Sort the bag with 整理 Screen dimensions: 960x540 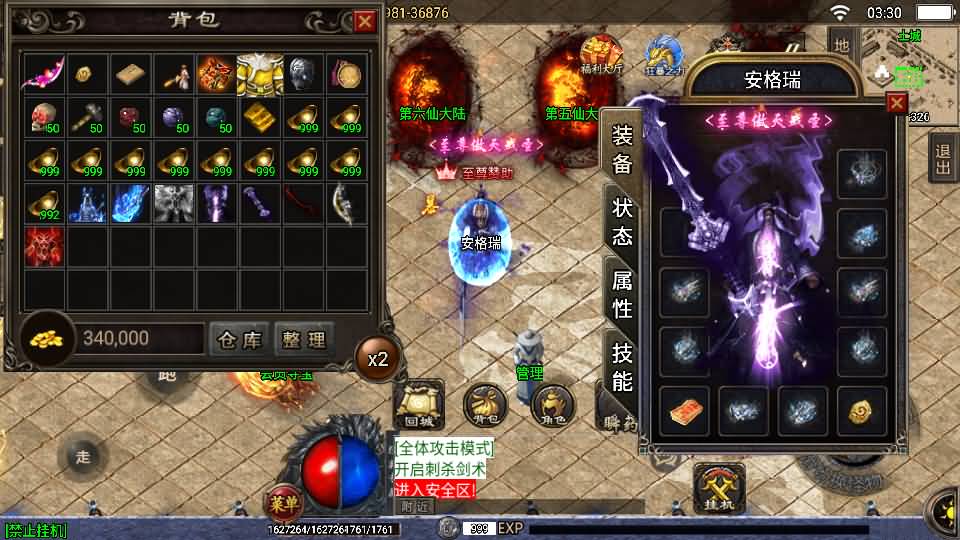(303, 340)
